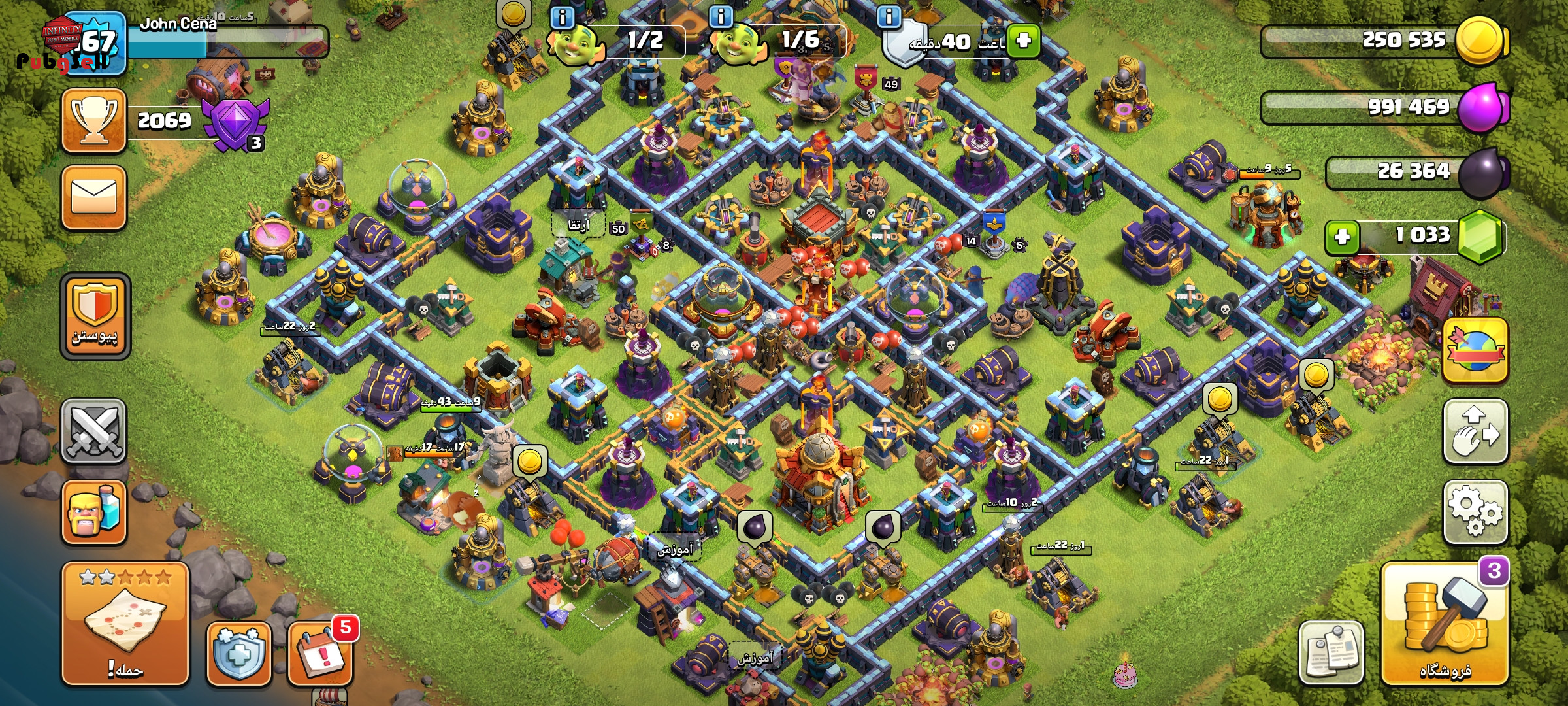Viewport: 1568px width, 706px height.
Task: Extend shield with green plus button
Action: click(1023, 41)
